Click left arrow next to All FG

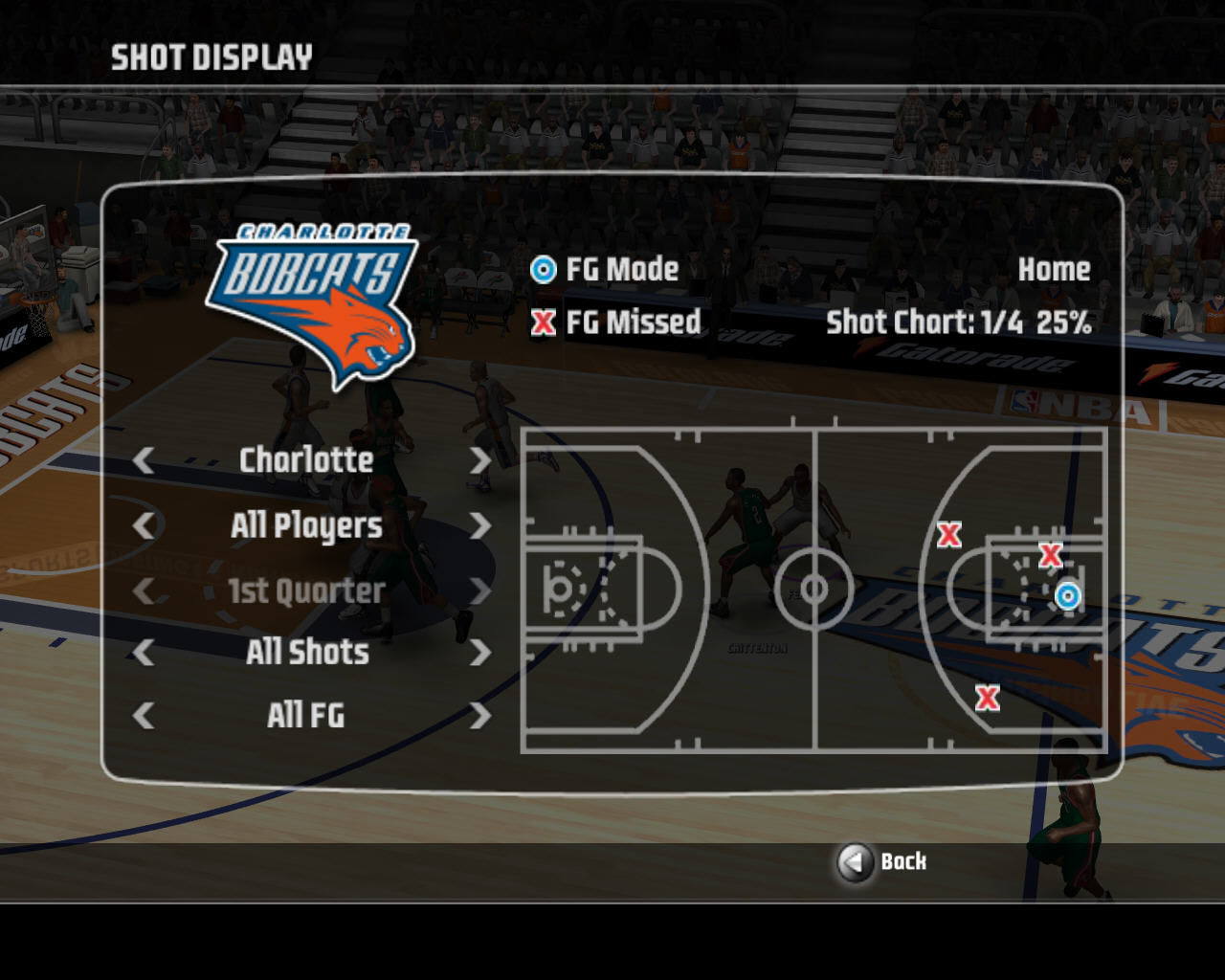point(144,716)
